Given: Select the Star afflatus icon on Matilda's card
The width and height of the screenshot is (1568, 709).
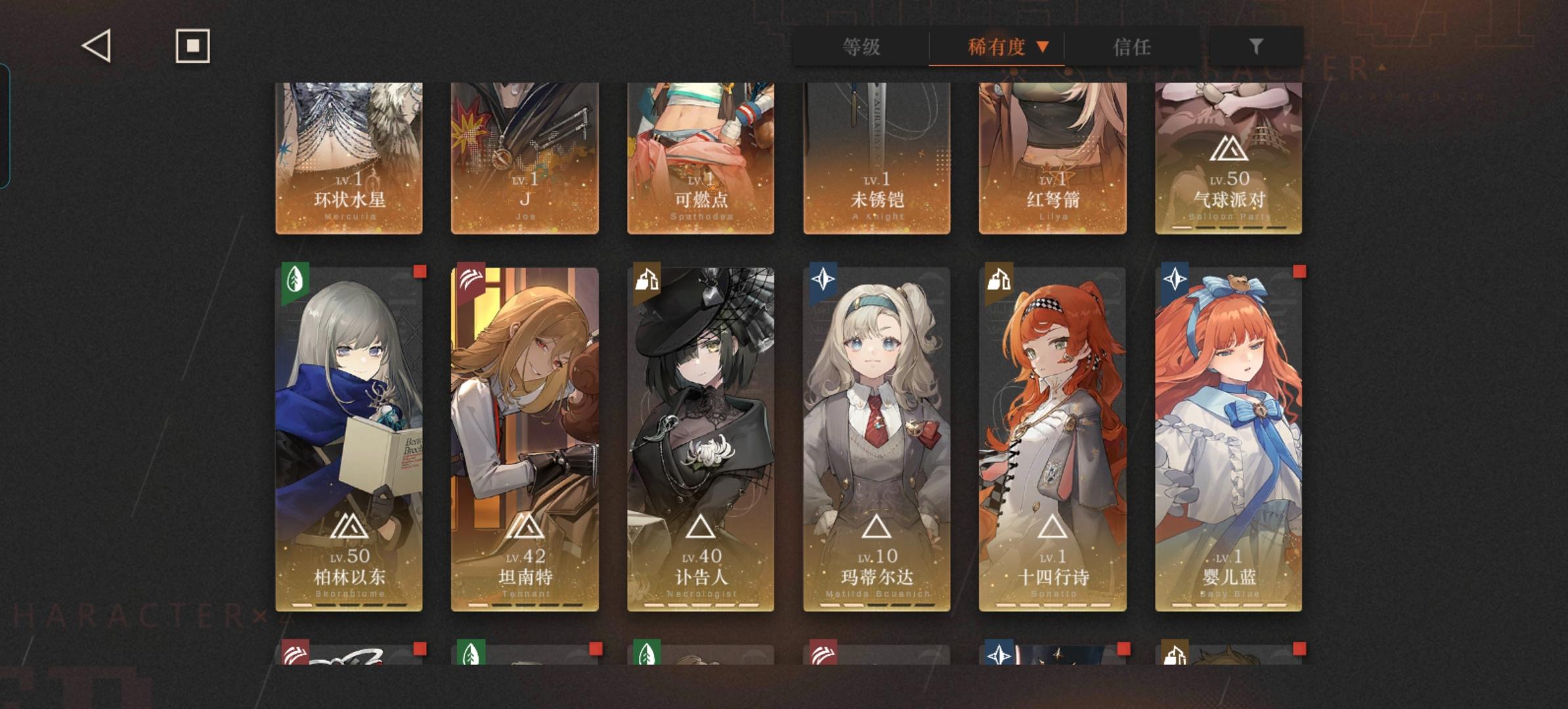Looking at the screenshot, I should pyautogui.click(x=823, y=280).
